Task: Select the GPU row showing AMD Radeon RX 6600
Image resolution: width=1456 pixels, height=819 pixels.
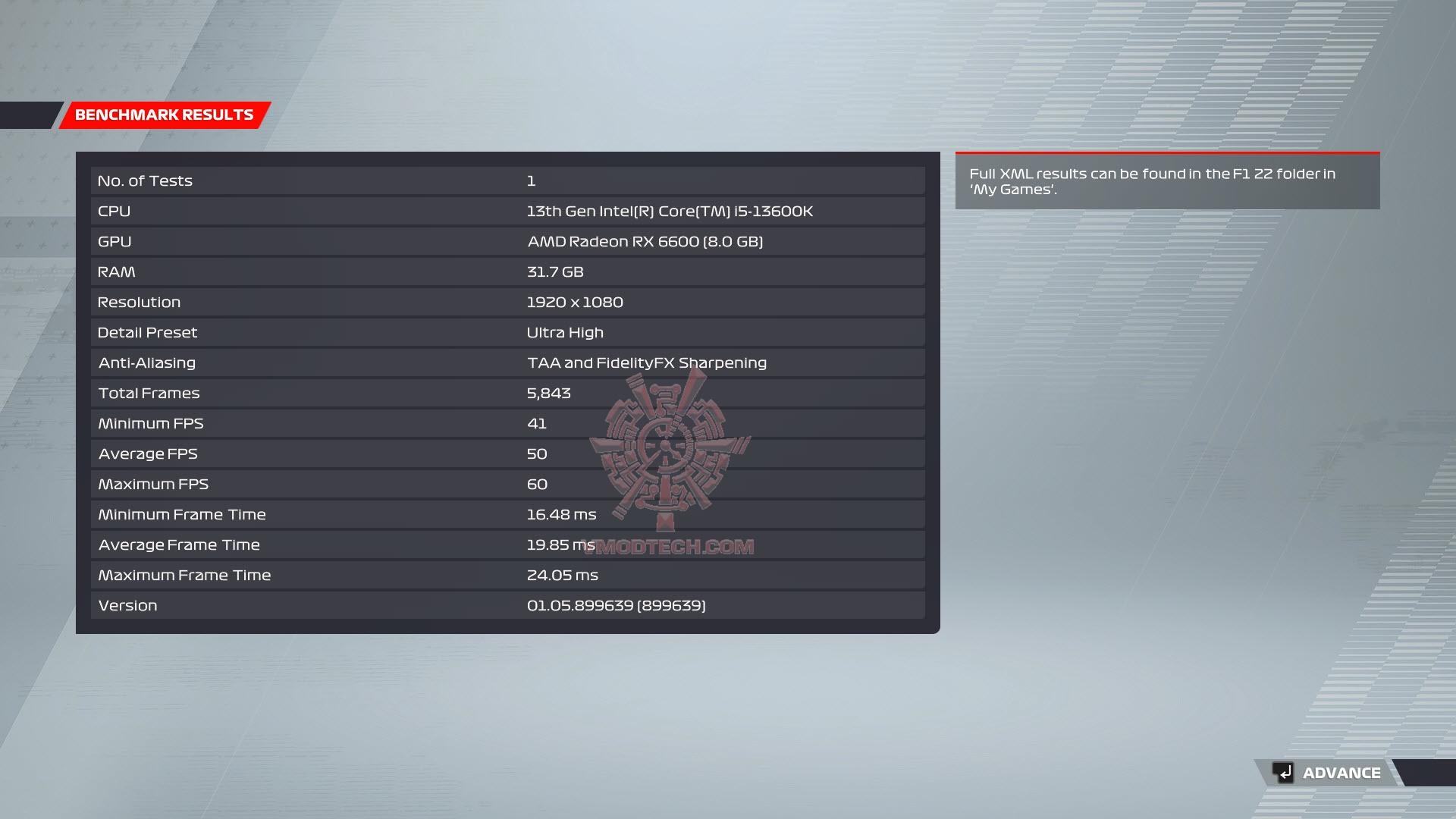Action: click(508, 241)
